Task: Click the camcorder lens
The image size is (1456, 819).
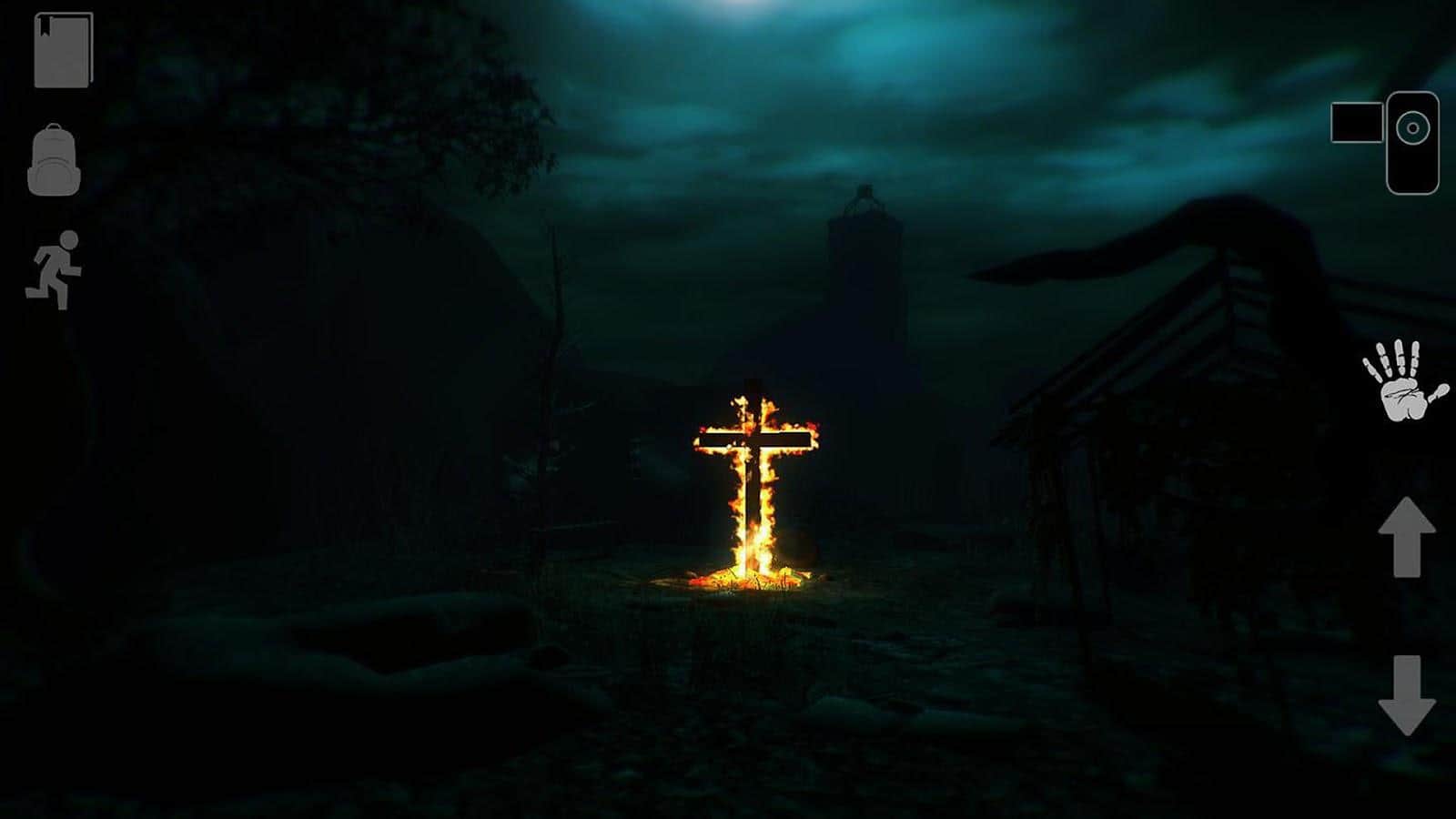Action: (x=1412, y=126)
